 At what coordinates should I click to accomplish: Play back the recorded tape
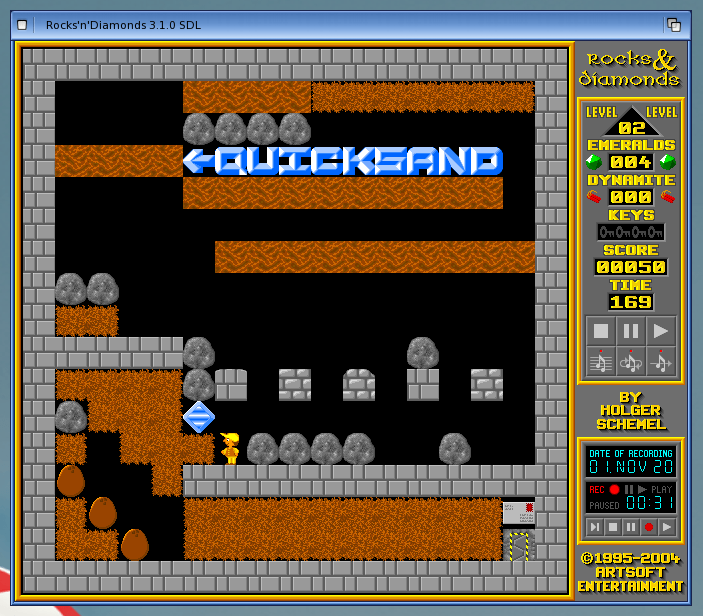pyautogui.click(x=666, y=527)
